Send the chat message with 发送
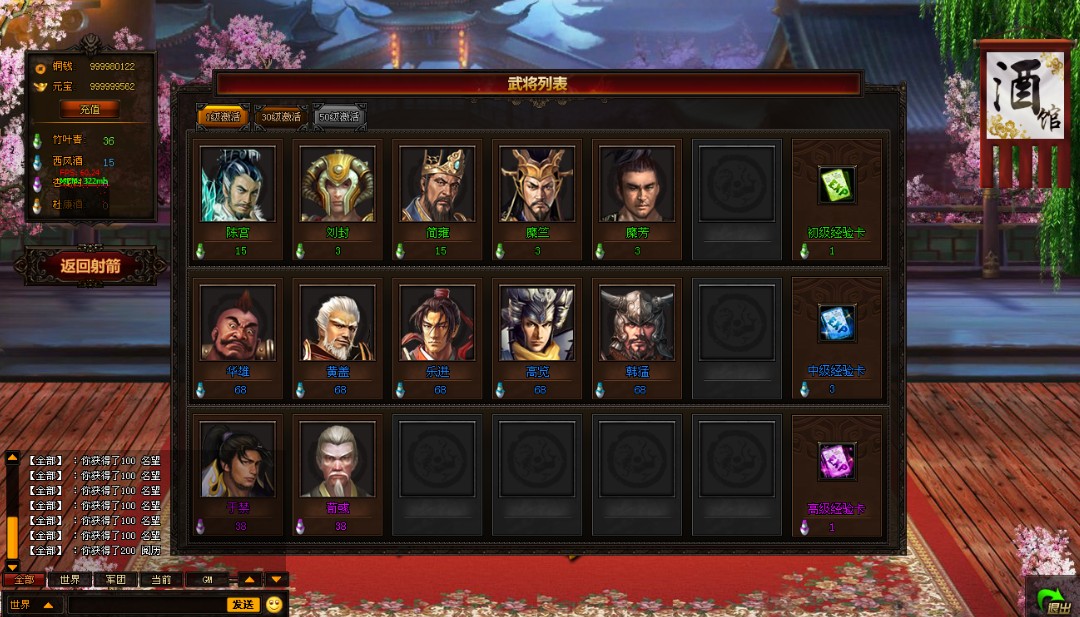This screenshot has width=1080, height=617. pyautogui.click(x=243, y=604)
